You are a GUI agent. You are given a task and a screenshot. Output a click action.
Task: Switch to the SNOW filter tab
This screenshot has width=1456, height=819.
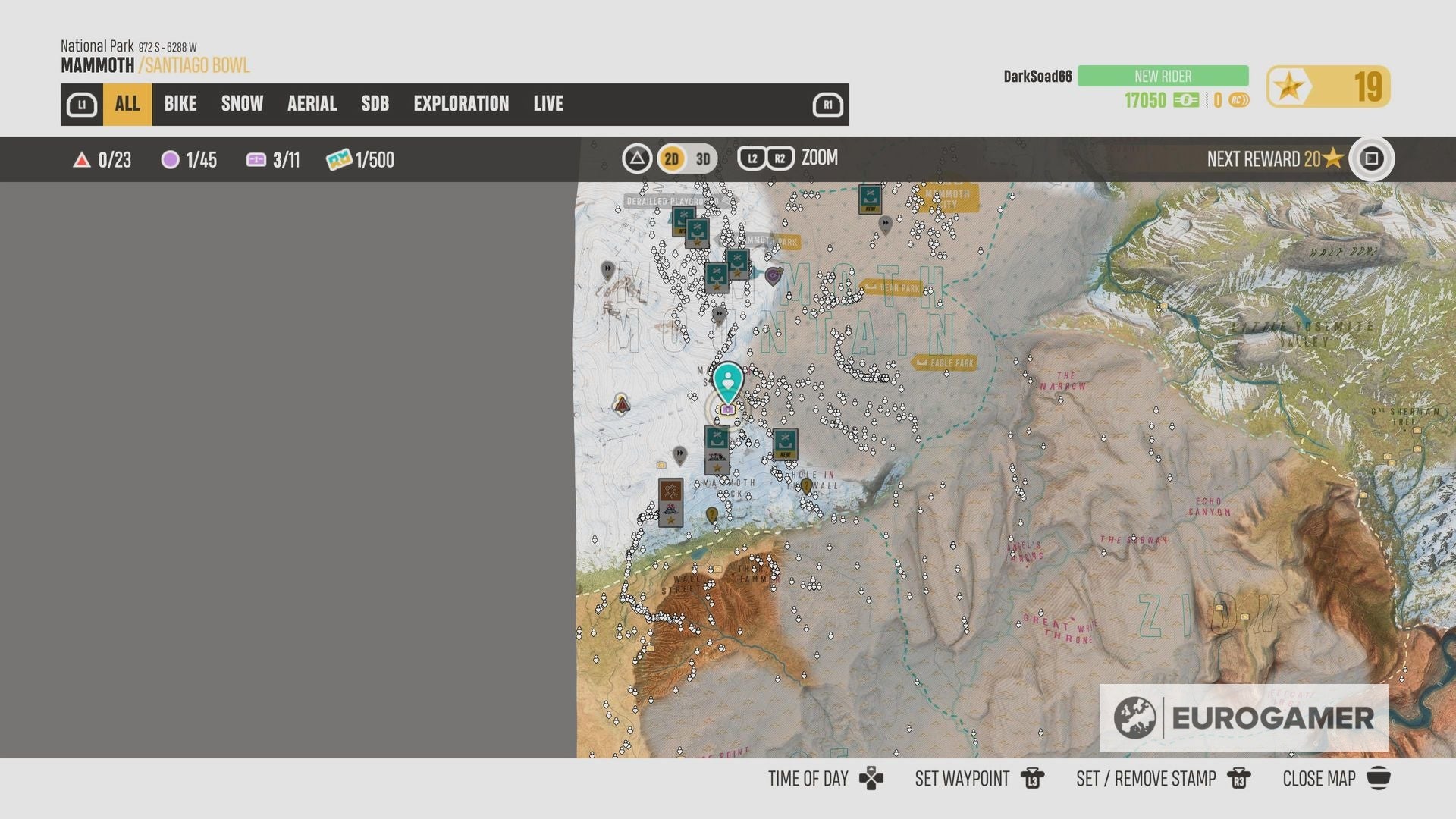241,104
